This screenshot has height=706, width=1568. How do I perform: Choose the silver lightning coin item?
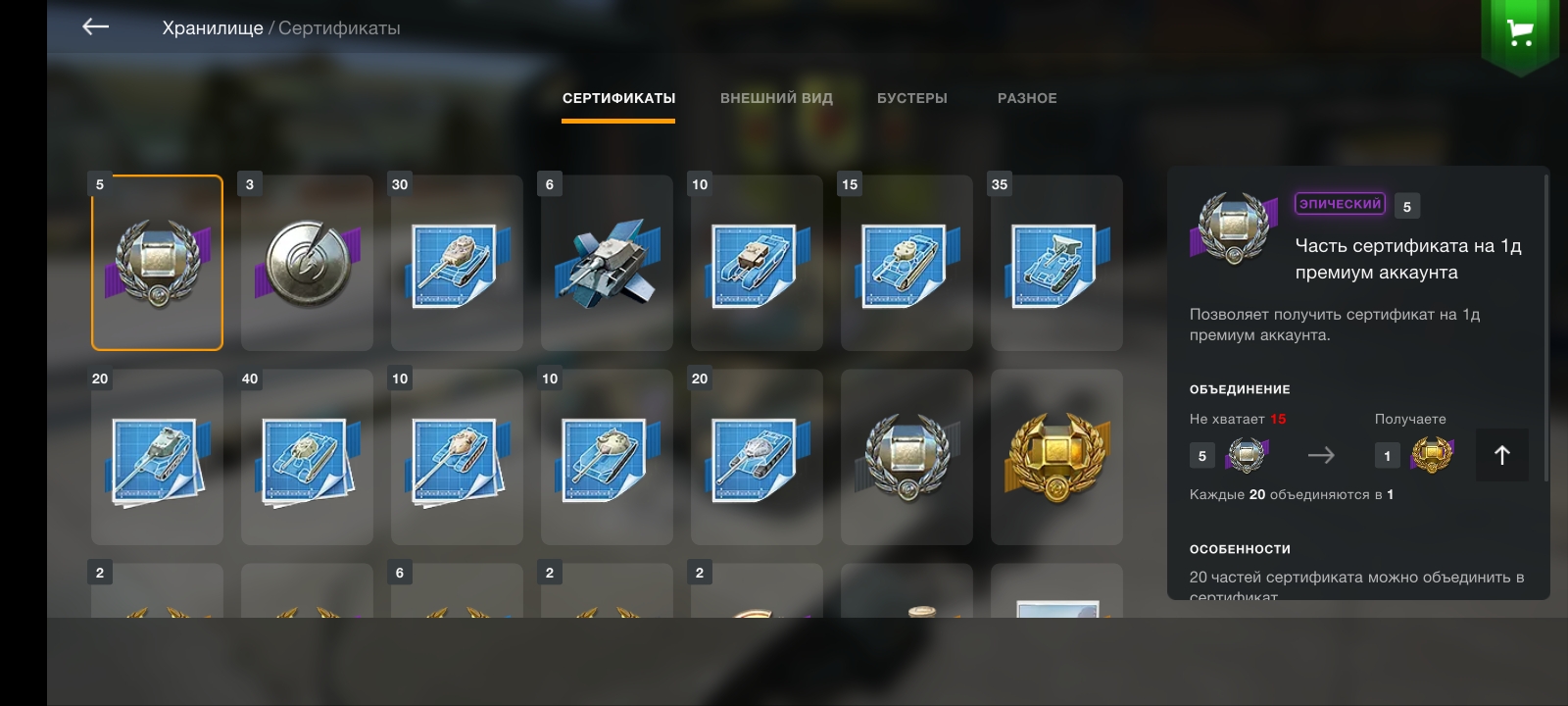pyautogui.click(x=307, y=263)
